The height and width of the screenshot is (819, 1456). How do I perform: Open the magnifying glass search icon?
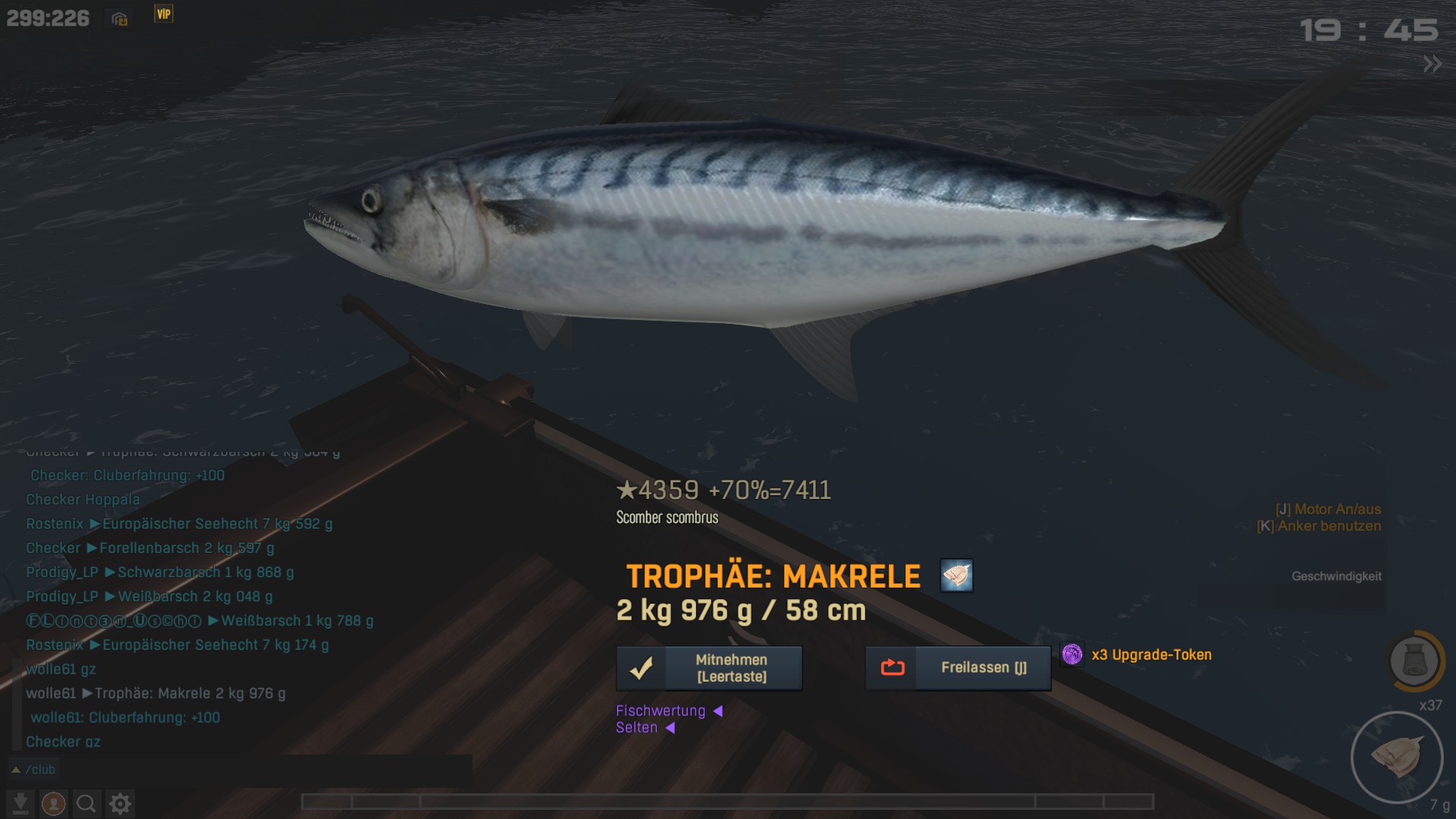tap(86, 803)
